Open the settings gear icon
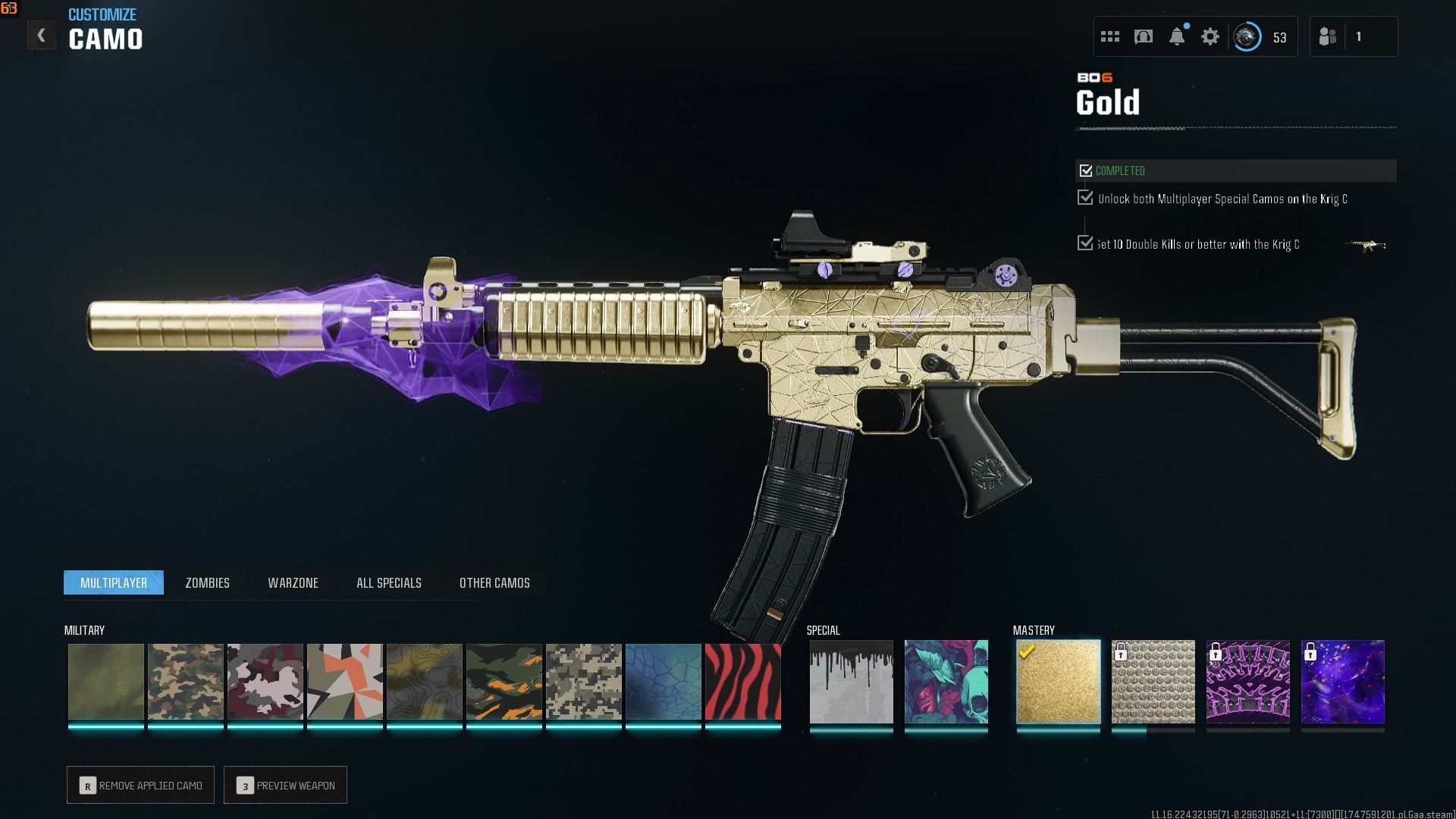The height and width of the screenshot is (819, 1456). tap(1210, 36)
